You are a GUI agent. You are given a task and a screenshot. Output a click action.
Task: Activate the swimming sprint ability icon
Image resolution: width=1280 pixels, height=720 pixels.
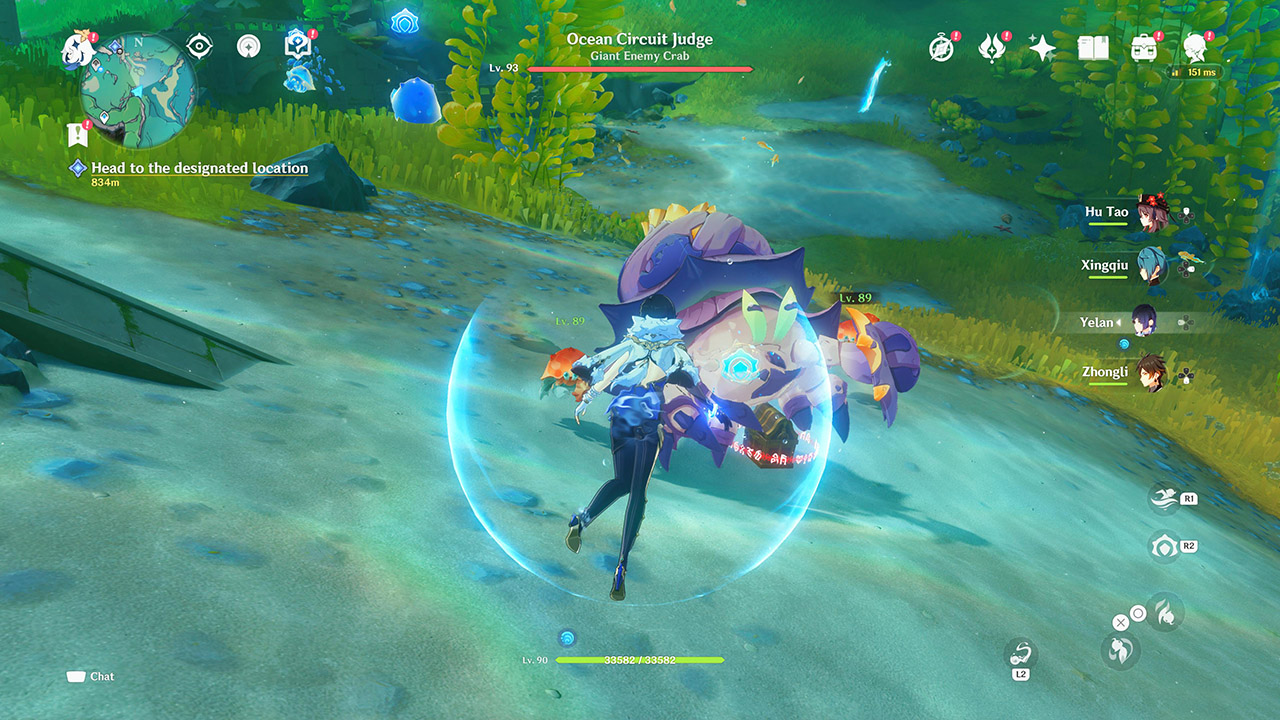(x=1163, y=497)
